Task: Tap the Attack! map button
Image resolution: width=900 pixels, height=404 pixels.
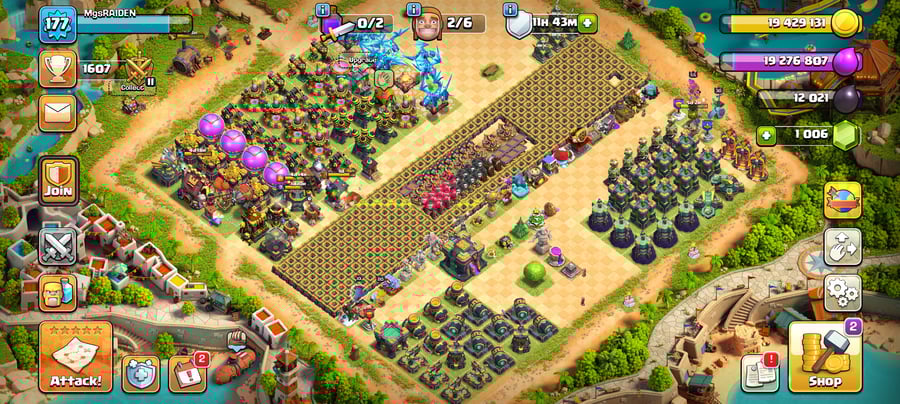Action: pos(75,356)
